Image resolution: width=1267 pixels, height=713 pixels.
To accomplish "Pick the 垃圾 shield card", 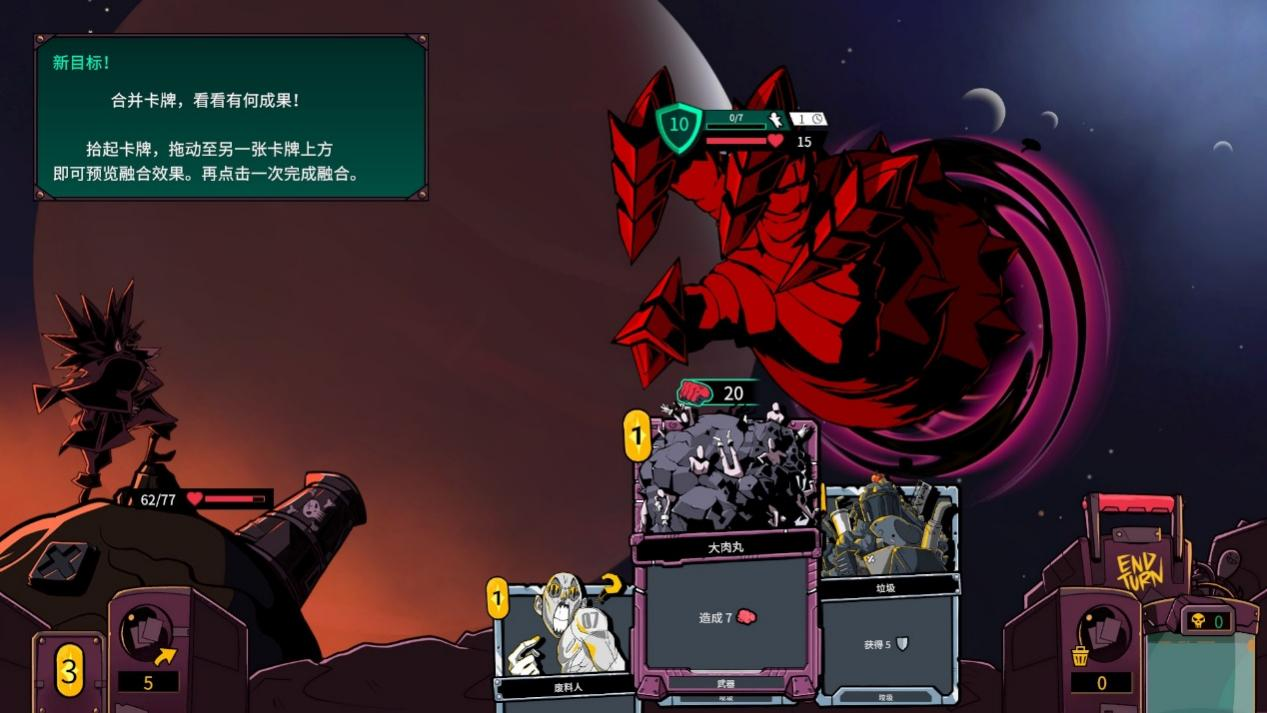I will click(889, 590).
